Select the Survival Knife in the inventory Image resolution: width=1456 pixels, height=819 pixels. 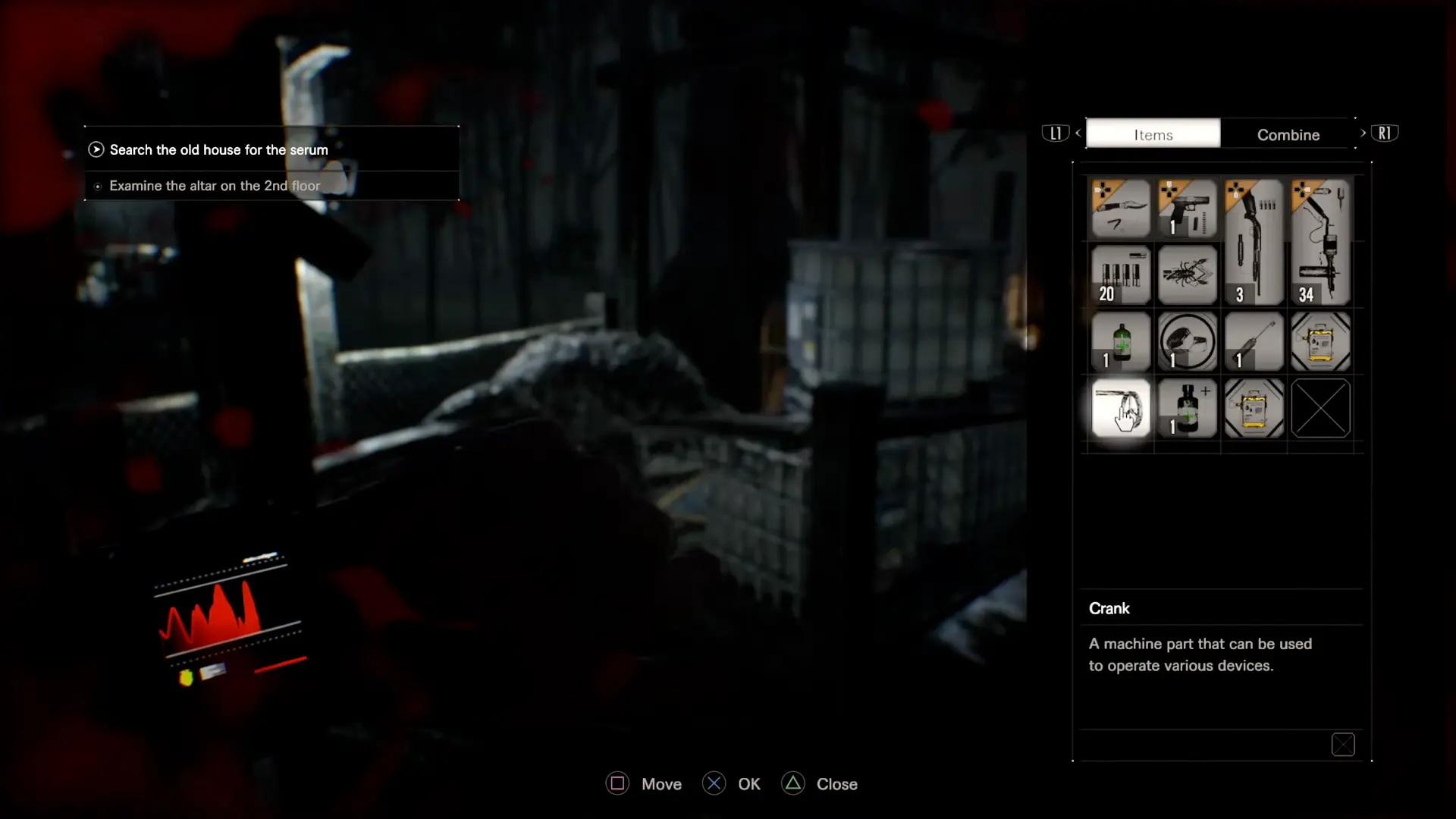point(1121,209)
